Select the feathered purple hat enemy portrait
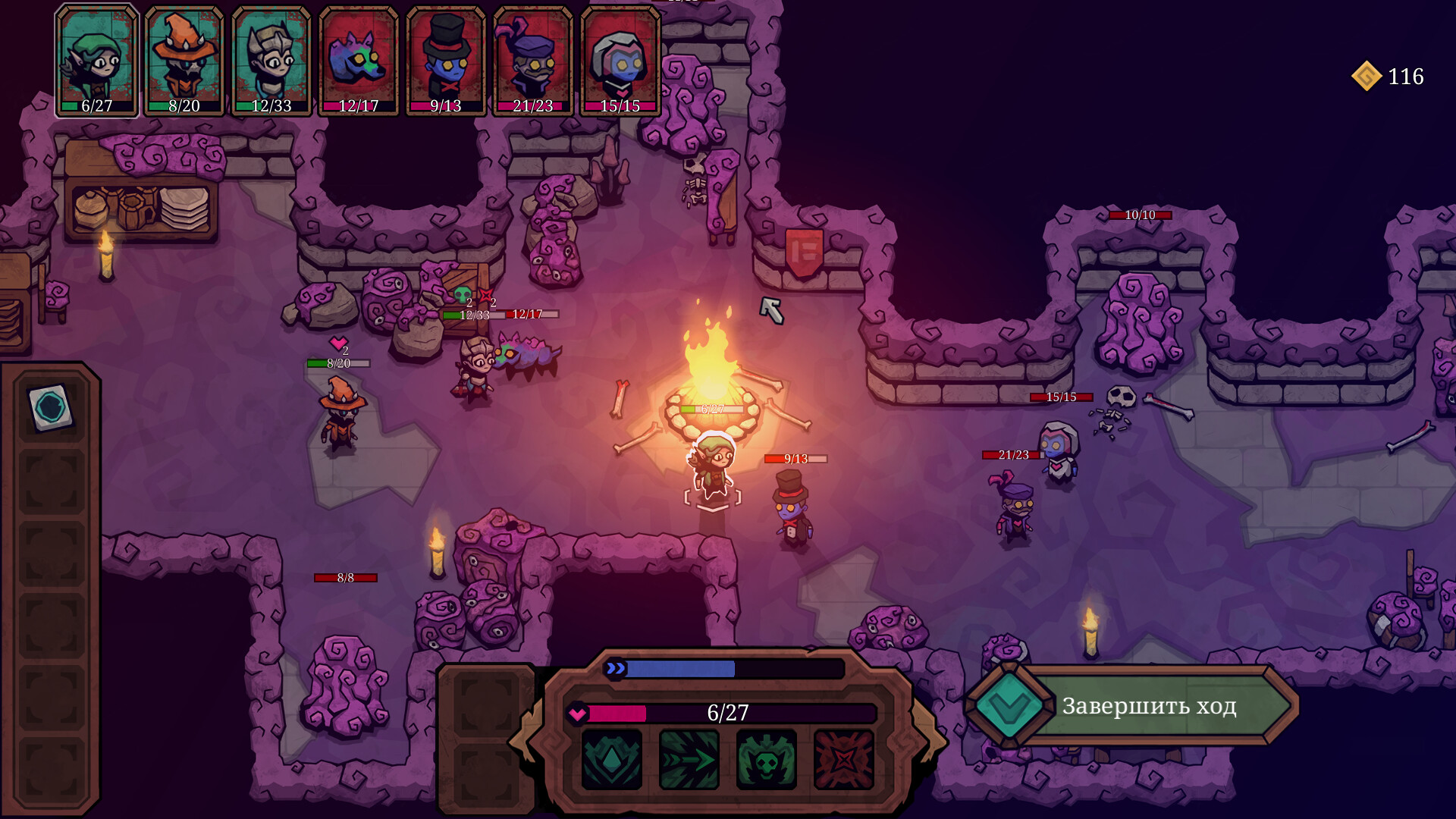The height and width of the screenshot is (819, 1456). (x=533, y=61)
